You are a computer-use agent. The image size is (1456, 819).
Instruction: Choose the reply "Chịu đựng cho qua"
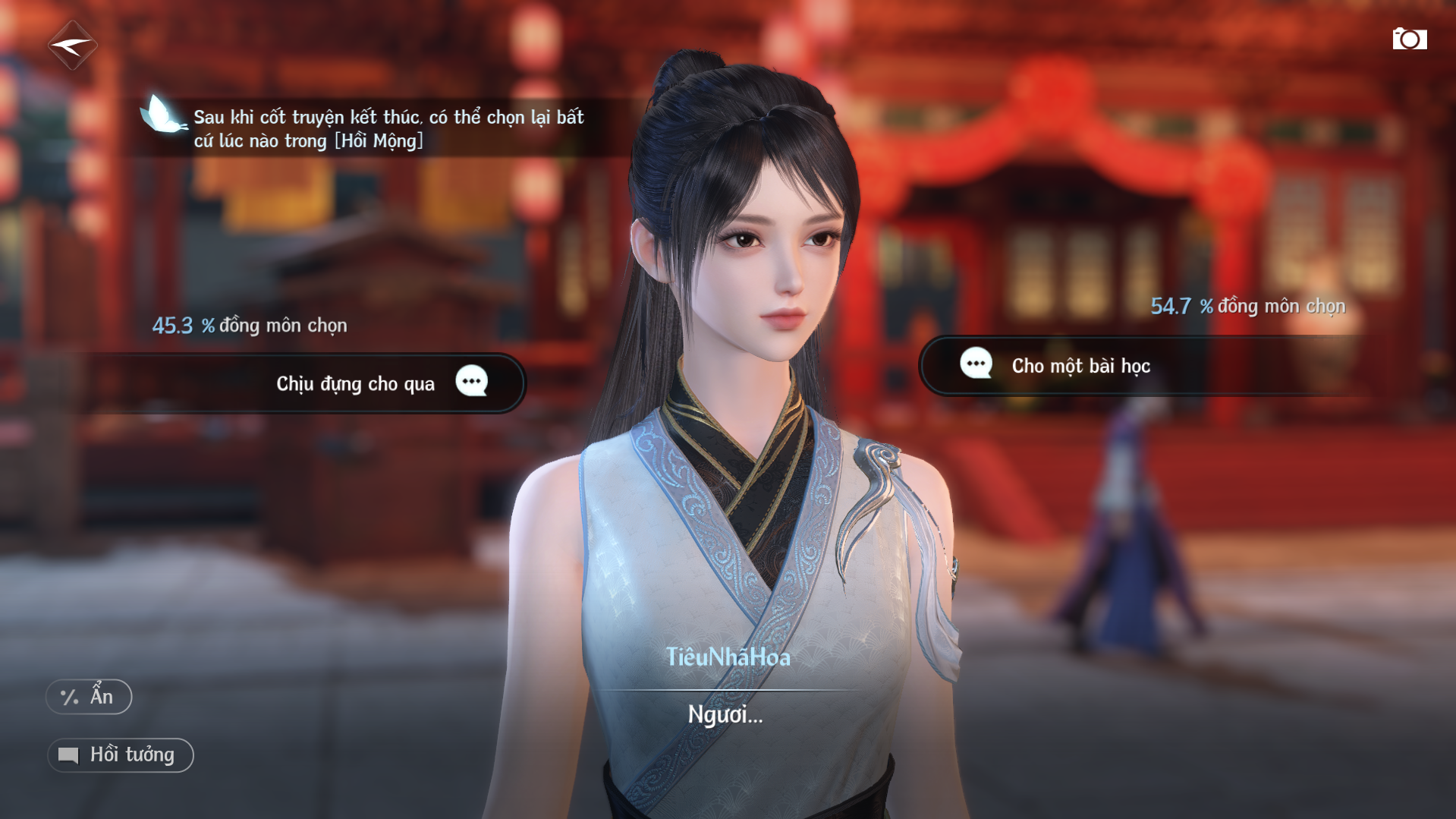pyautogui.click(x=357, y=383)
